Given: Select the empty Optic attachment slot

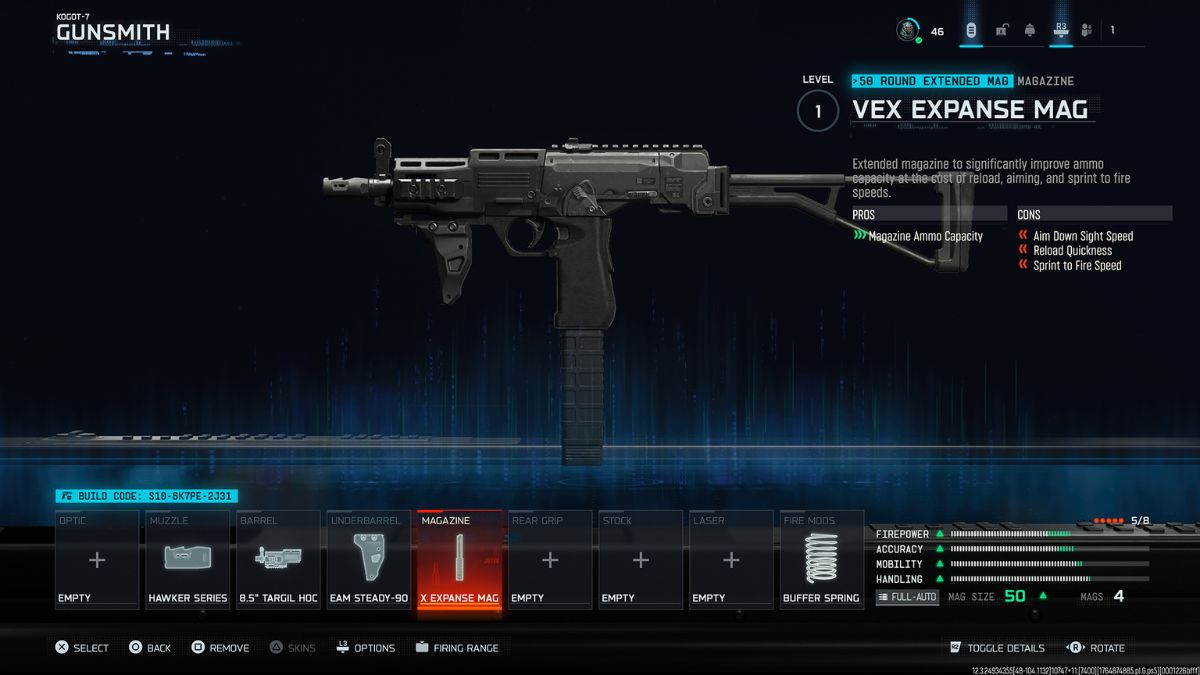Looking at the screenshot, I should (x=97, y=560).
